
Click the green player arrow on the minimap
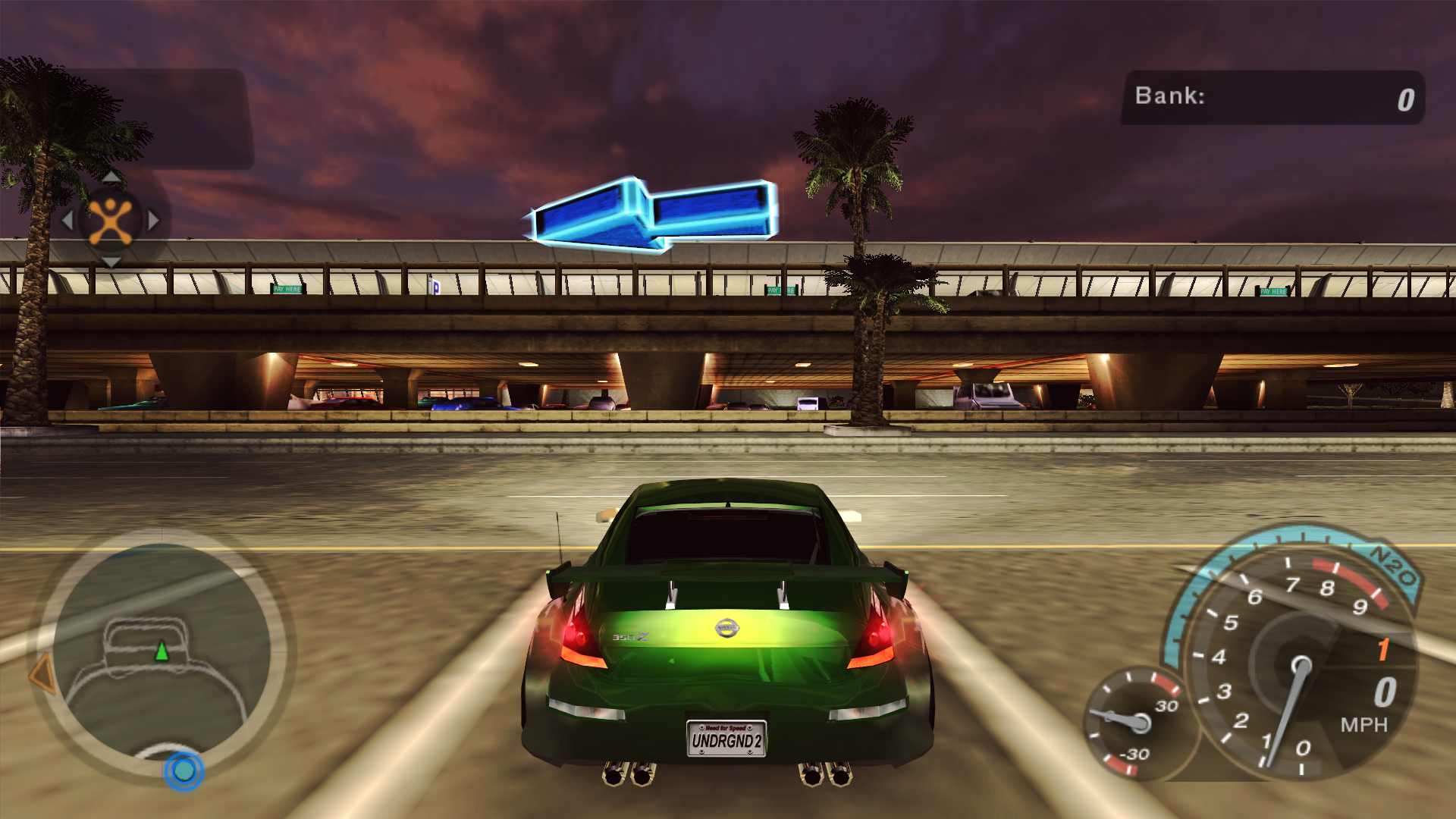pyautogui.click(x=162, y=651)
